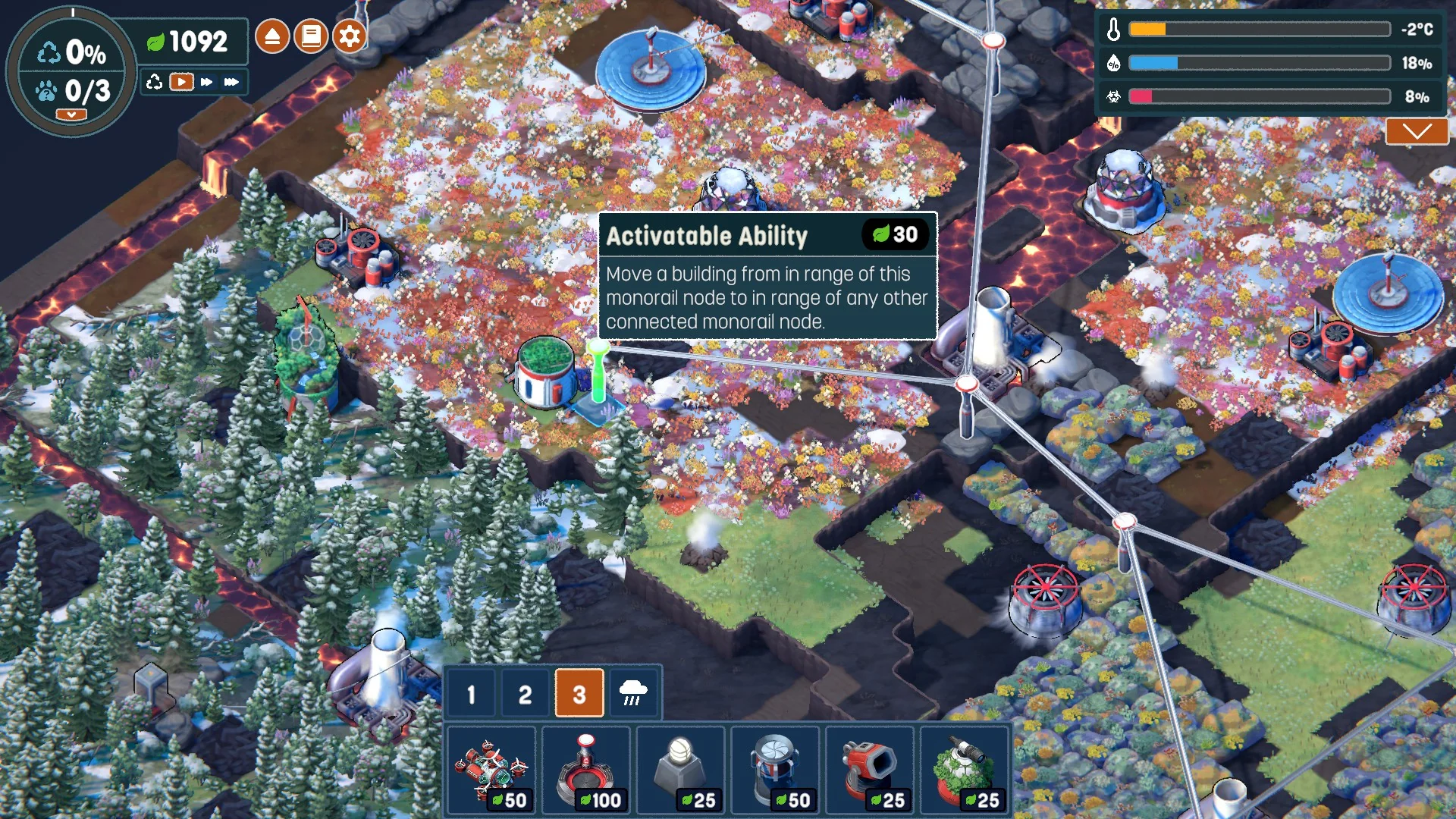The height and width of the screenshot is (819, 1456).
Task: Switch to building tab 1
Action: coord(471,693)
